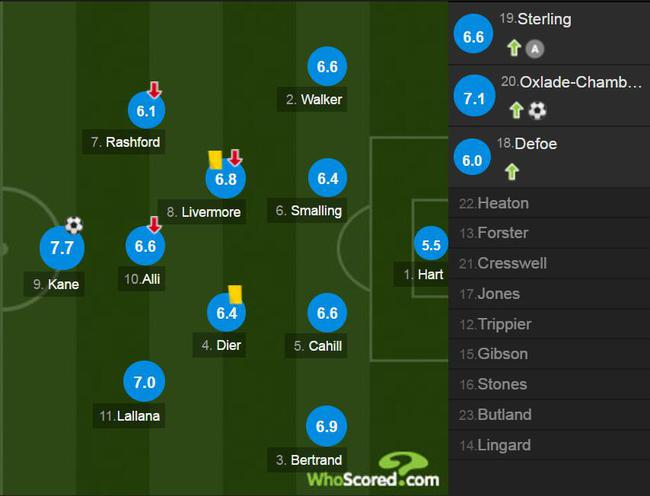Viewport: 650px width, 496px height.
Task: Open Livermore's 6.8 rating bubble
Action: (x=225, y=181)
